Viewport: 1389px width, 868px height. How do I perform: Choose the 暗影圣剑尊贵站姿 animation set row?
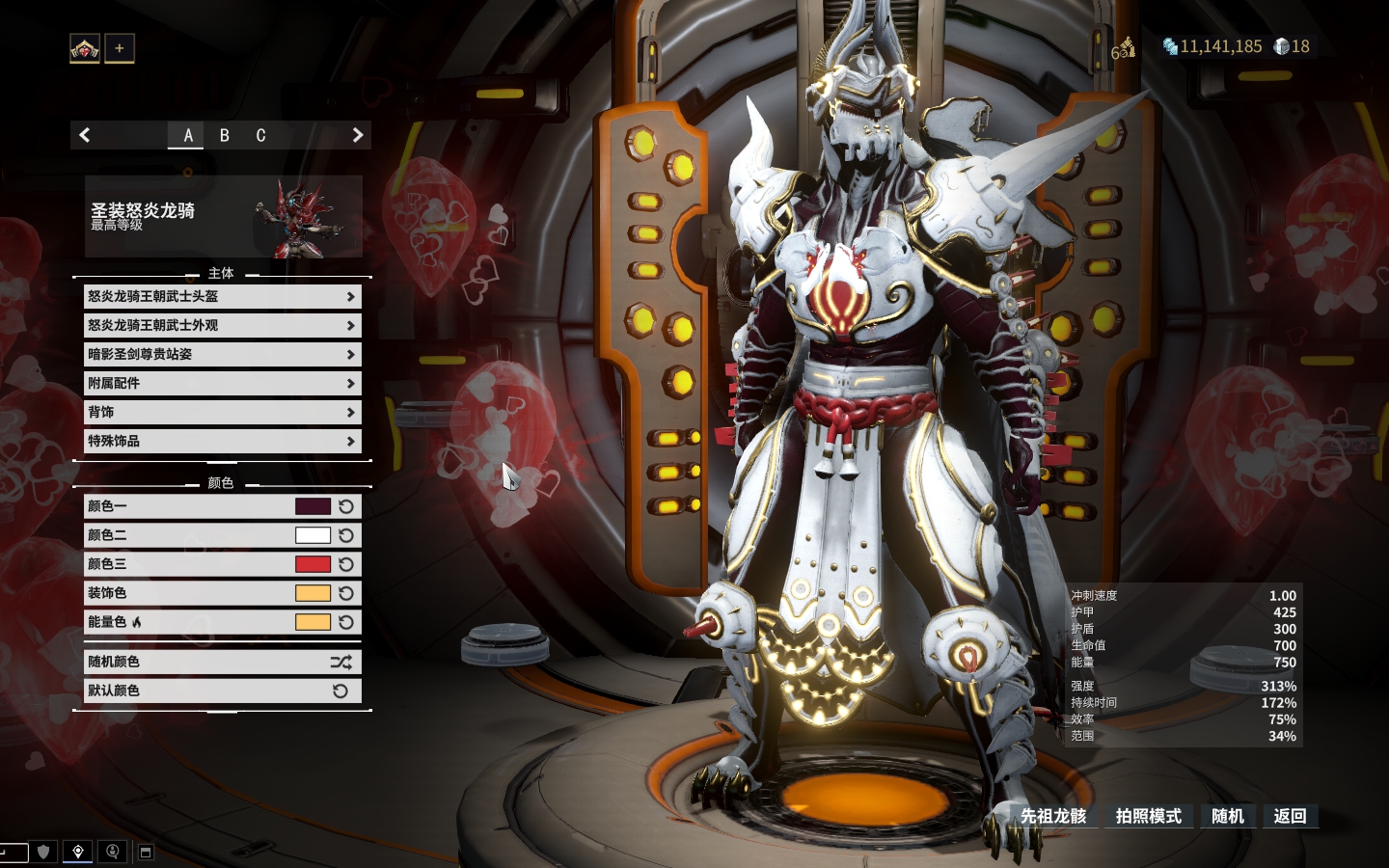222,355
